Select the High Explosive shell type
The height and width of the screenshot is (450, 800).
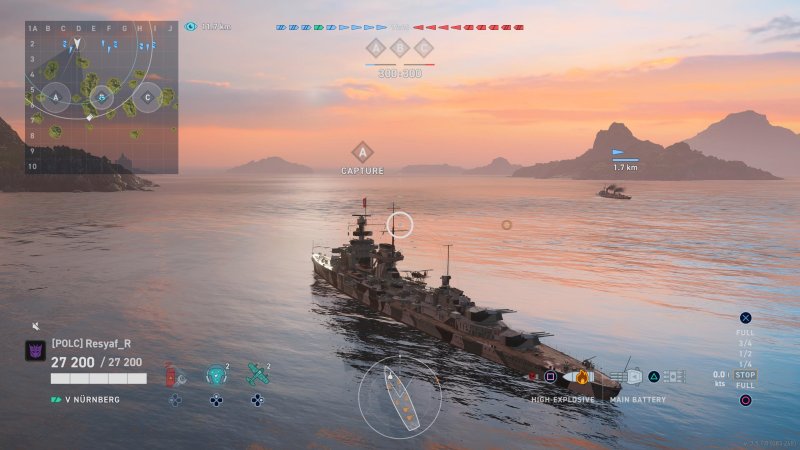[x=583, y=377]
